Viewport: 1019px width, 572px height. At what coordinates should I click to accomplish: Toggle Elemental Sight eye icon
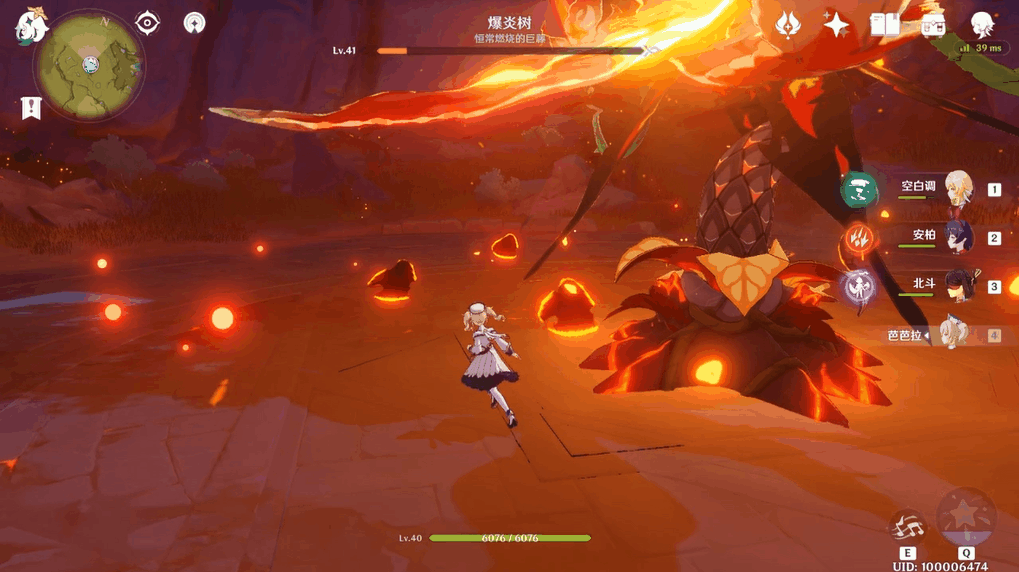(x=147, y=22)
